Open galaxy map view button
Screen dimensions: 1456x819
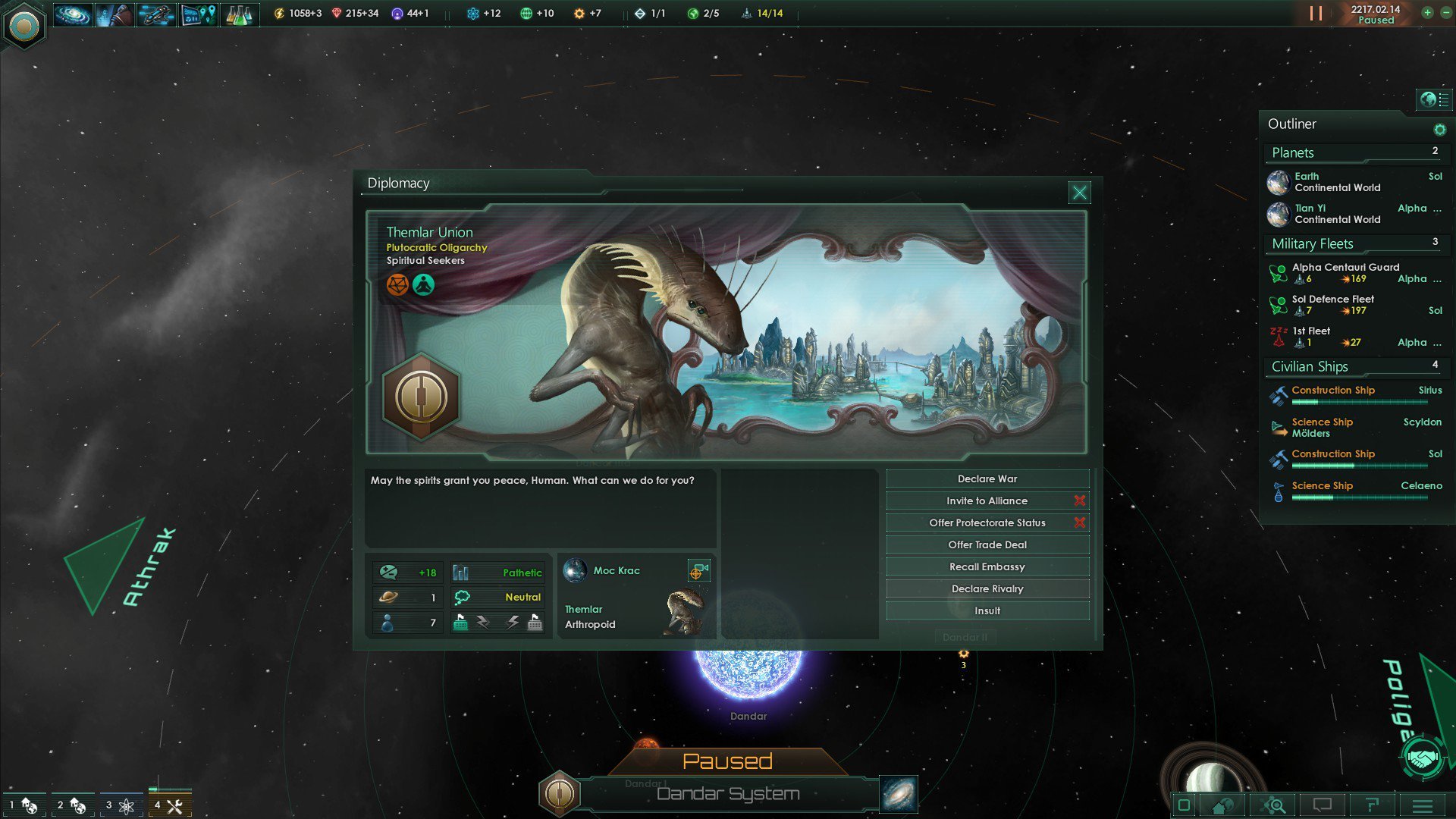[x=899, y=794]
